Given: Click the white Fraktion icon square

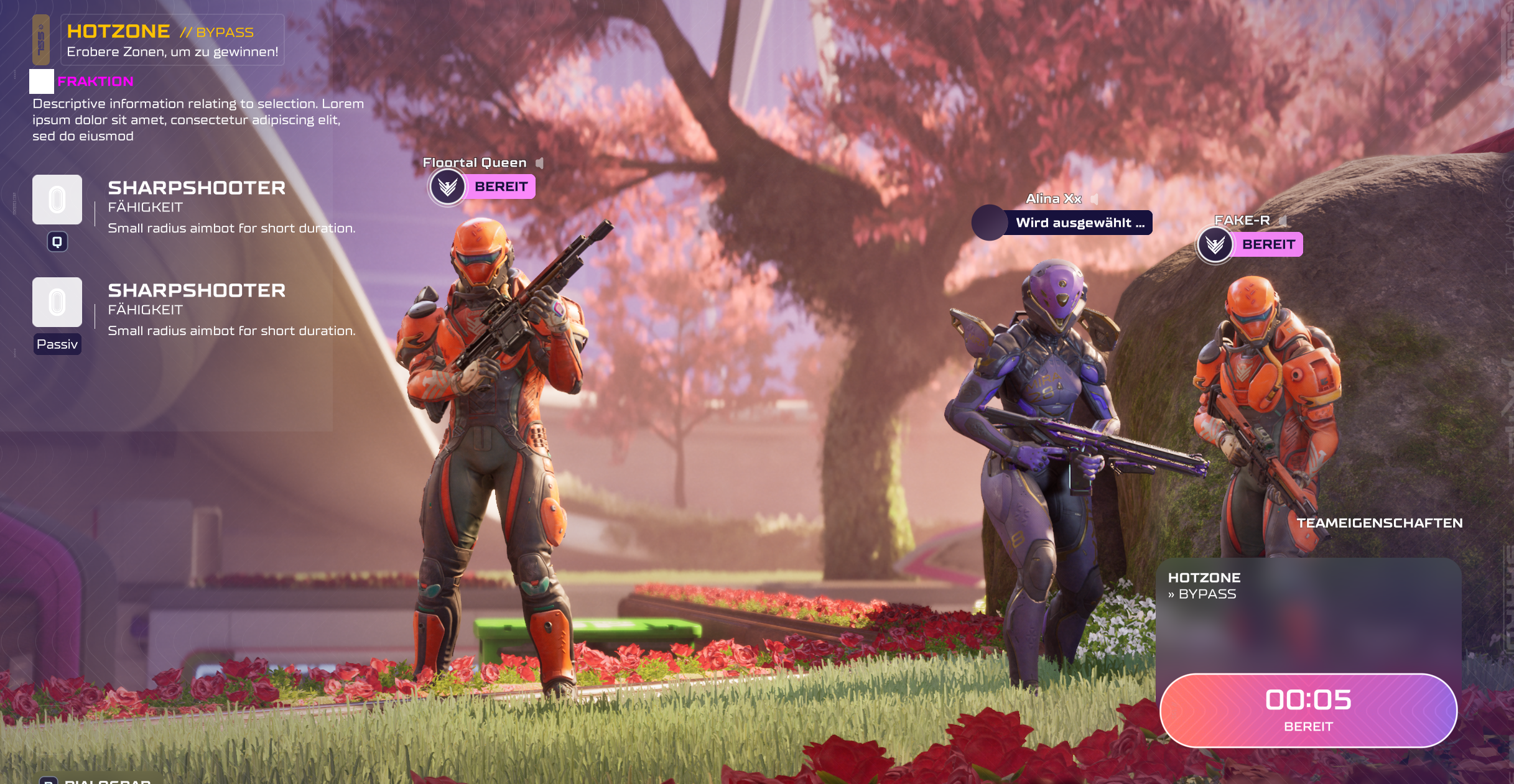Looking at the screenshot, I should pyautogui.click(x=42, y=81).
